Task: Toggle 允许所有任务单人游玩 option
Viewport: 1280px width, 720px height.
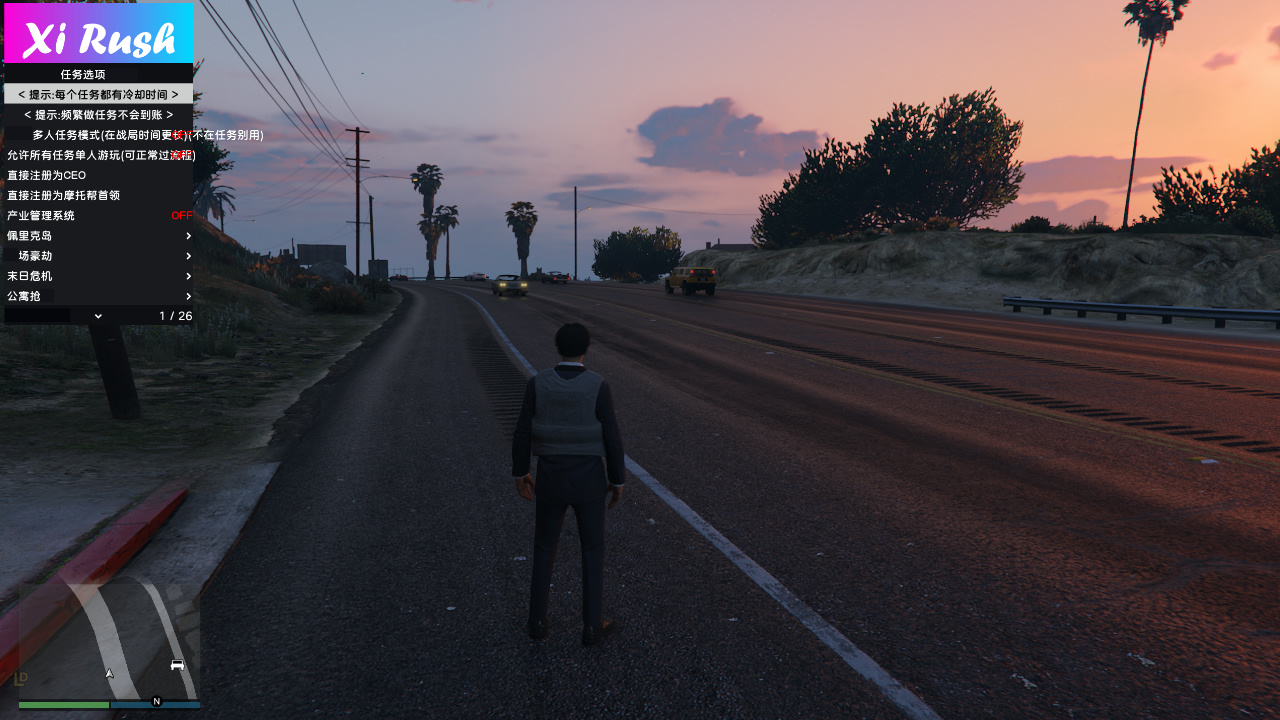Action: [98, 155]
